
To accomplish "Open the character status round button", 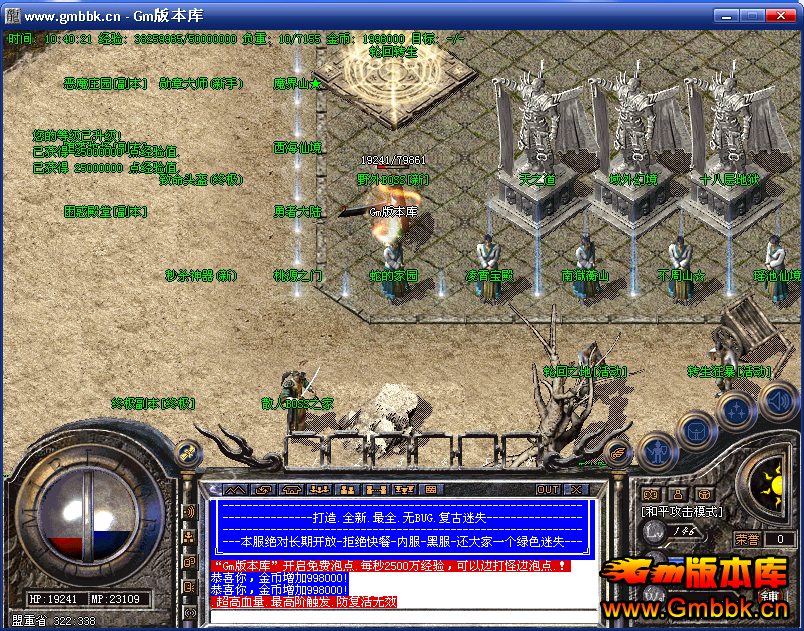I will point(655,452).
